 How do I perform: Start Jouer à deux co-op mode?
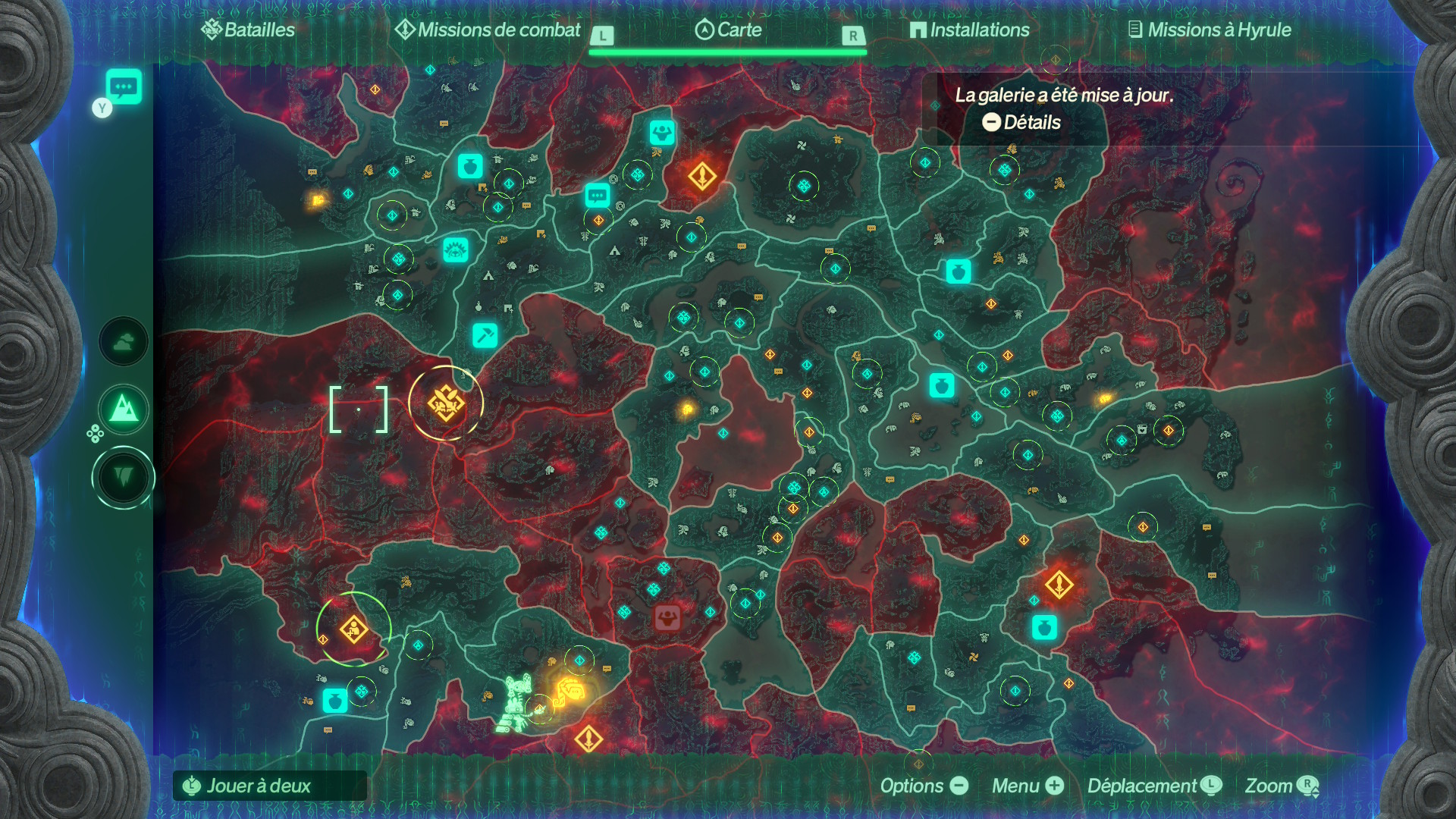(258, 786)
